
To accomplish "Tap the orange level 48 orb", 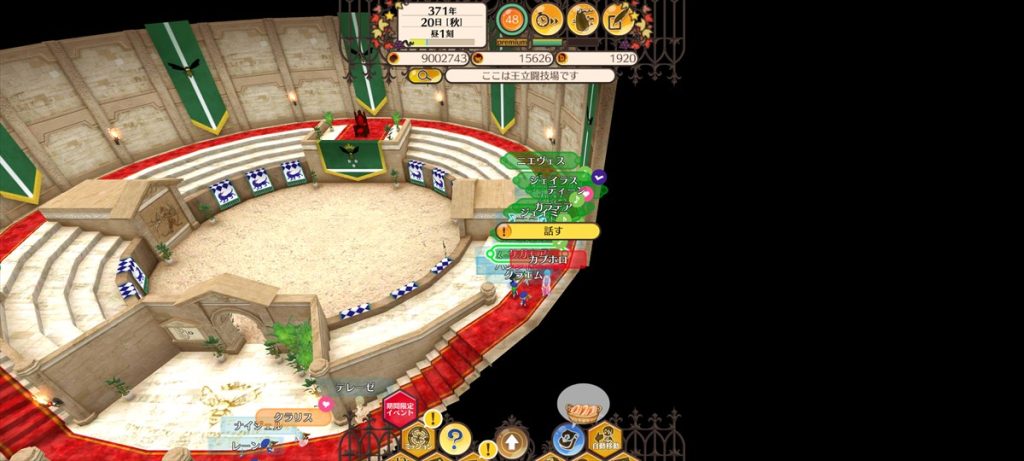I will tap(512, 19).
